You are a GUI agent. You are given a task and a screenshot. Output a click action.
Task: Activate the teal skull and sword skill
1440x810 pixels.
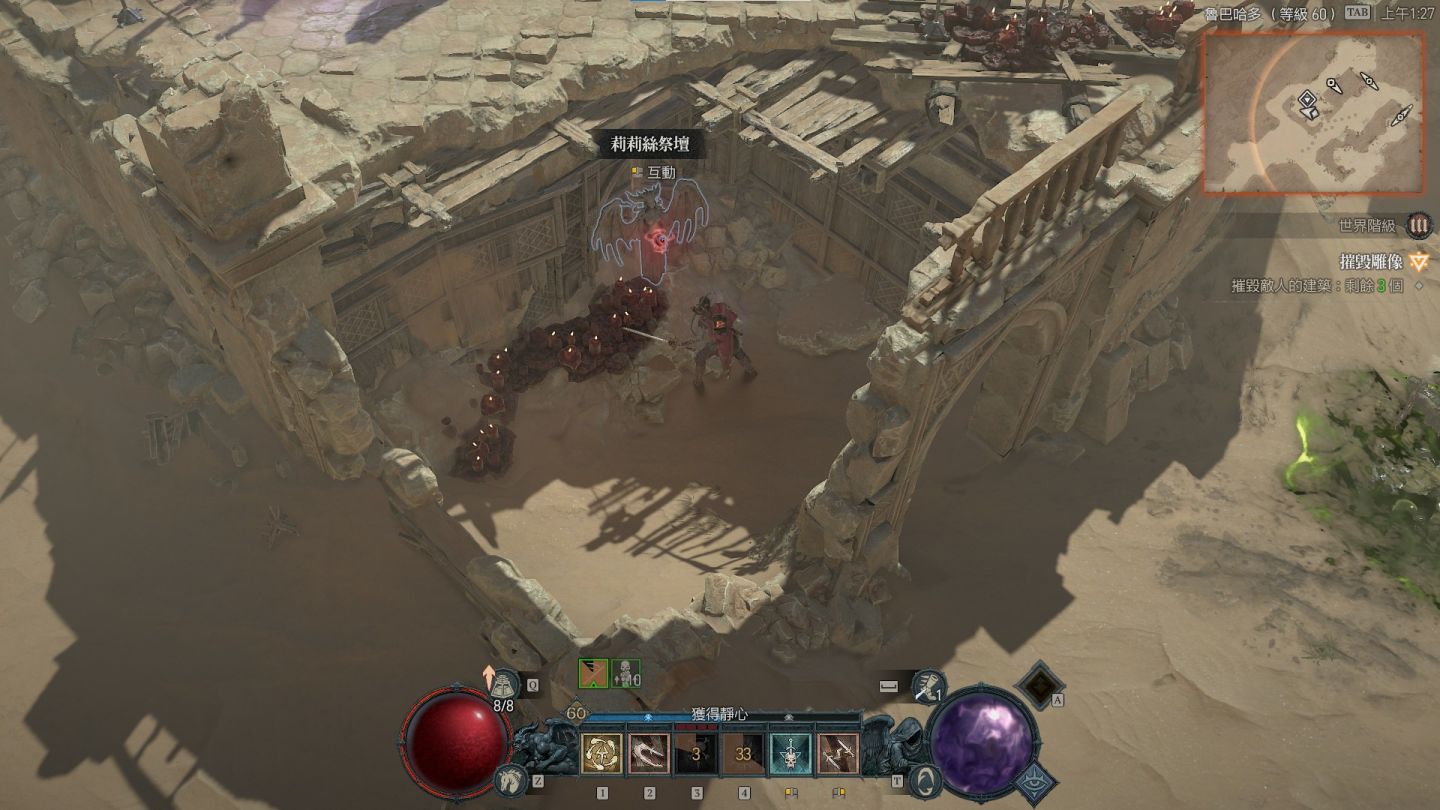tap(790, 753)
